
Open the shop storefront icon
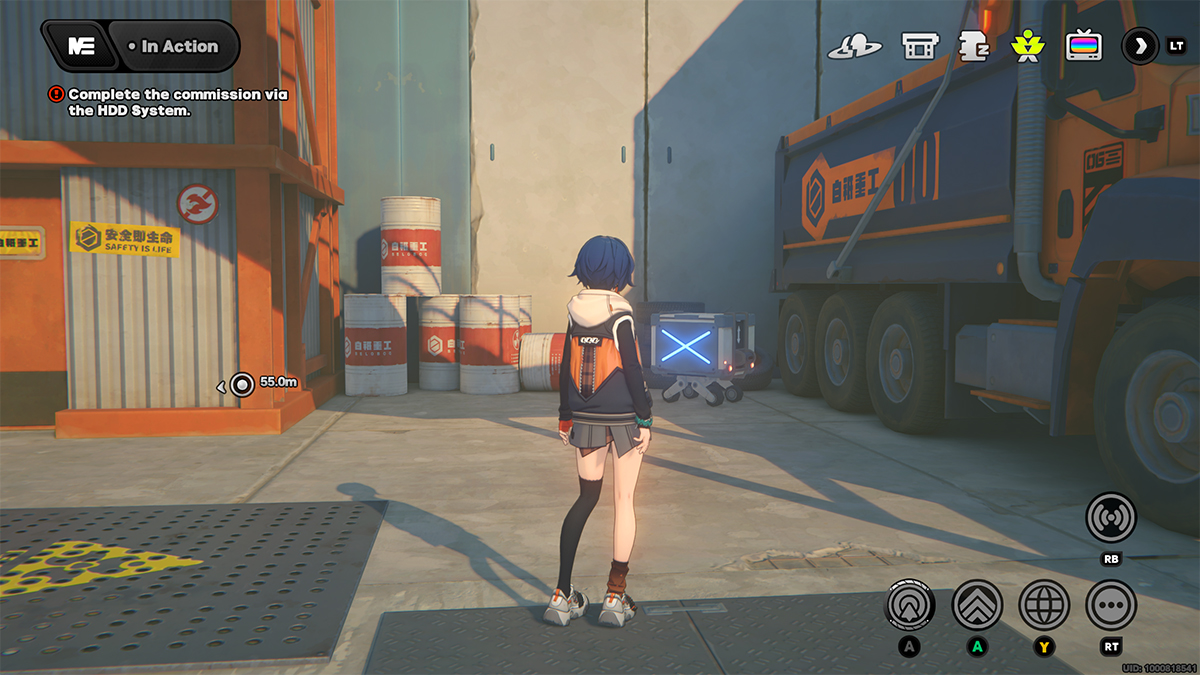coord(917,46)
